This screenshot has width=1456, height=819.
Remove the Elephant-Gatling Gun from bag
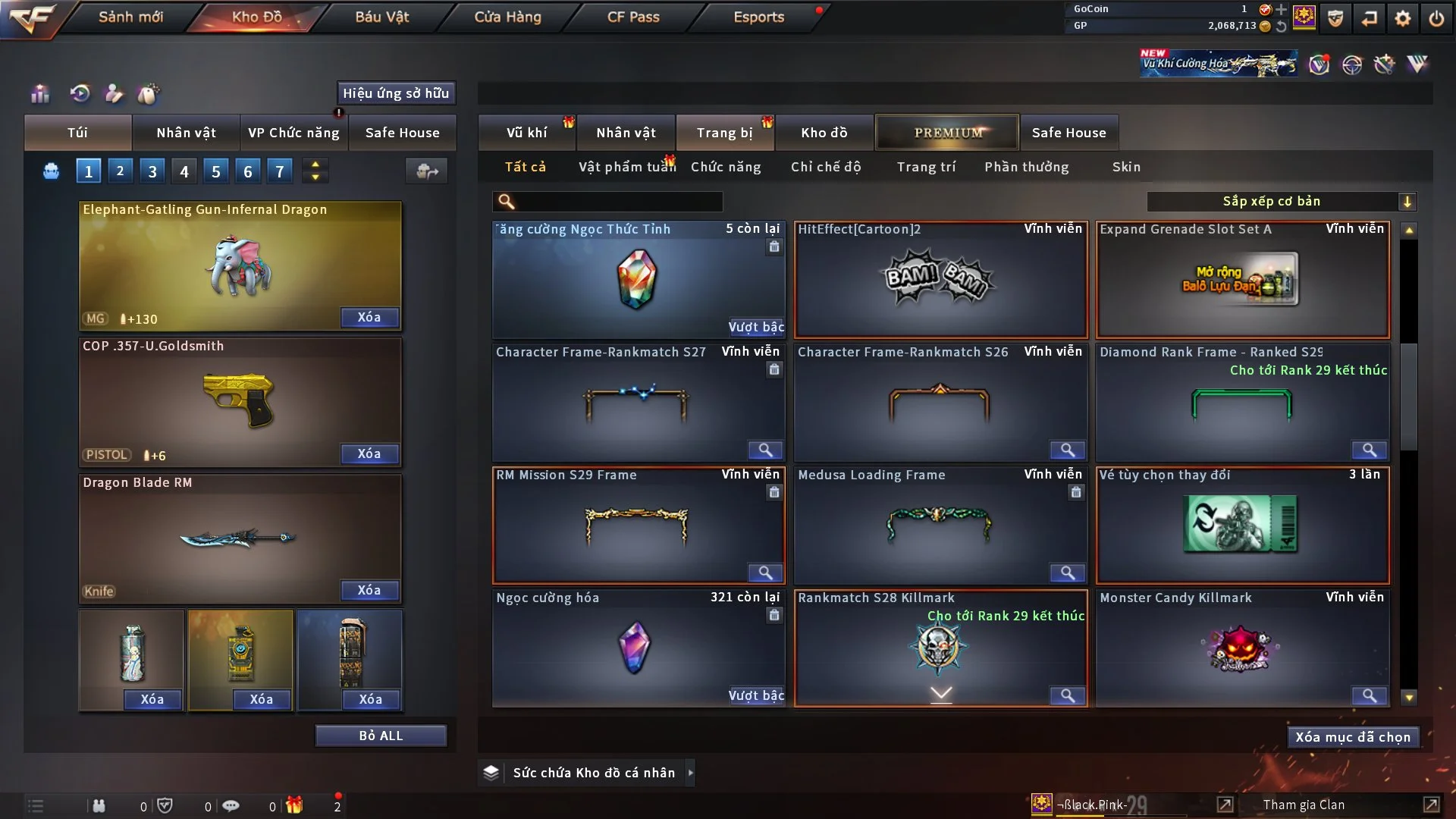click(x=369, y=317)
